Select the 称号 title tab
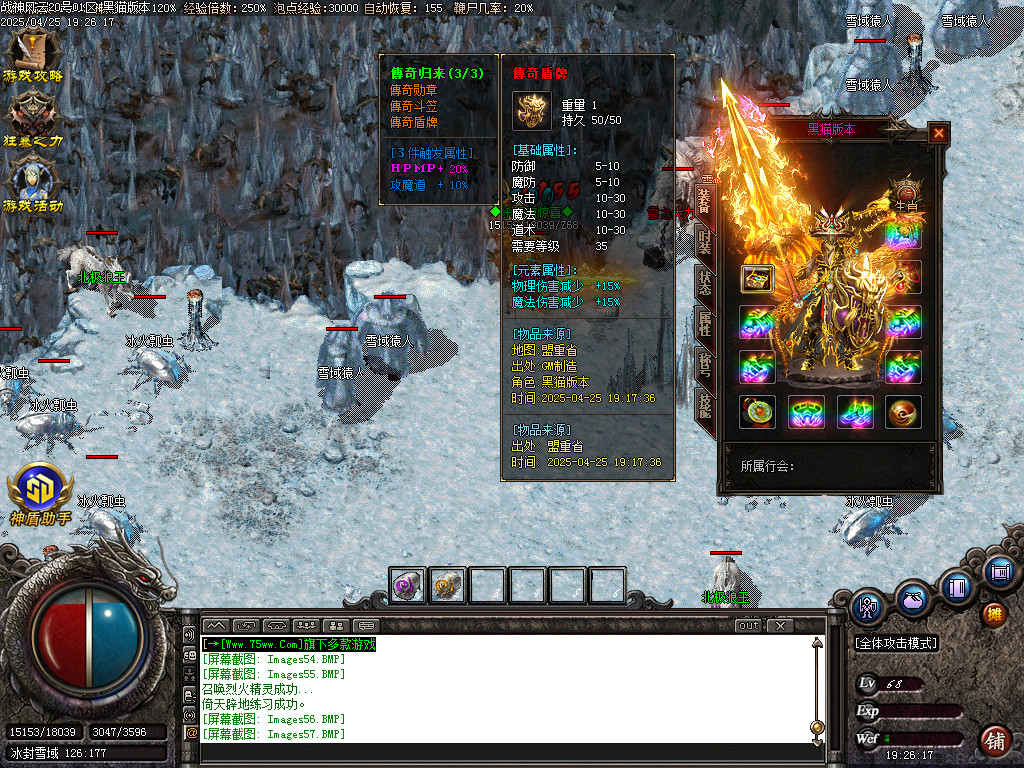This screenshot has height=768, width=1024. click(x=704, y=365)
